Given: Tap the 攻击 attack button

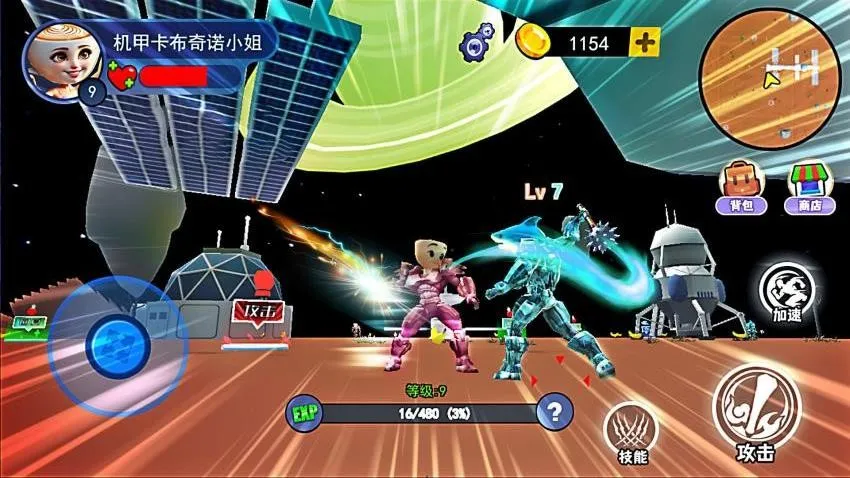Looking at the screenshot, I should coord(756,412).
